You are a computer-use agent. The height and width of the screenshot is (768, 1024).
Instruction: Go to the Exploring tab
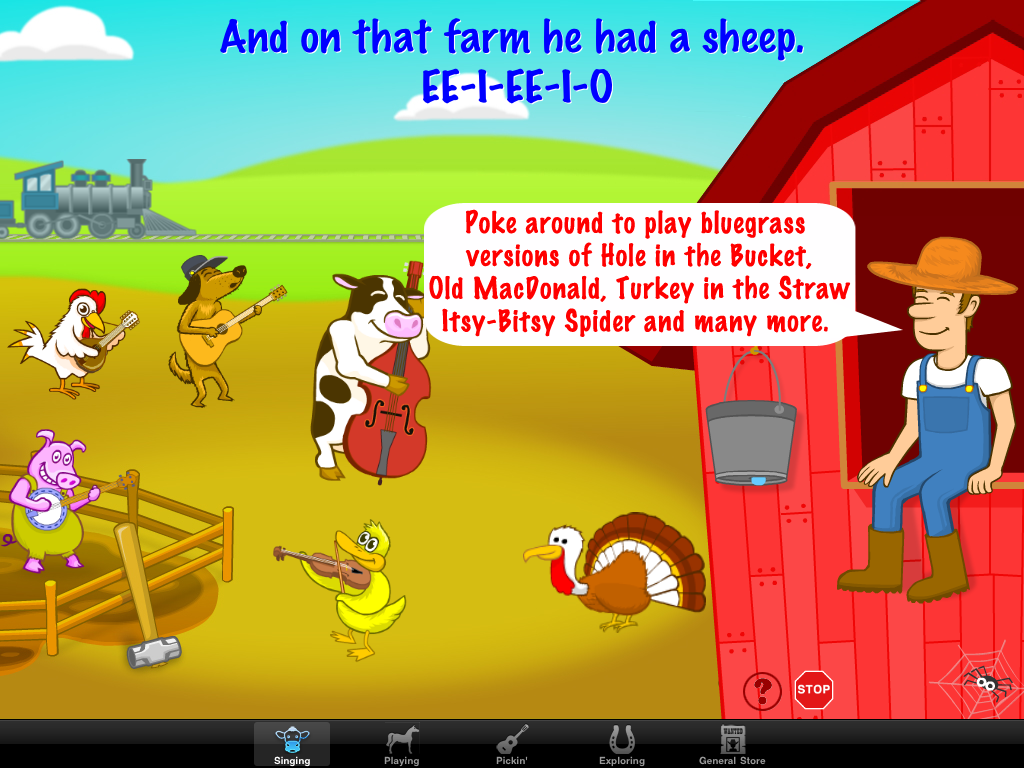(x=621, y=745)
